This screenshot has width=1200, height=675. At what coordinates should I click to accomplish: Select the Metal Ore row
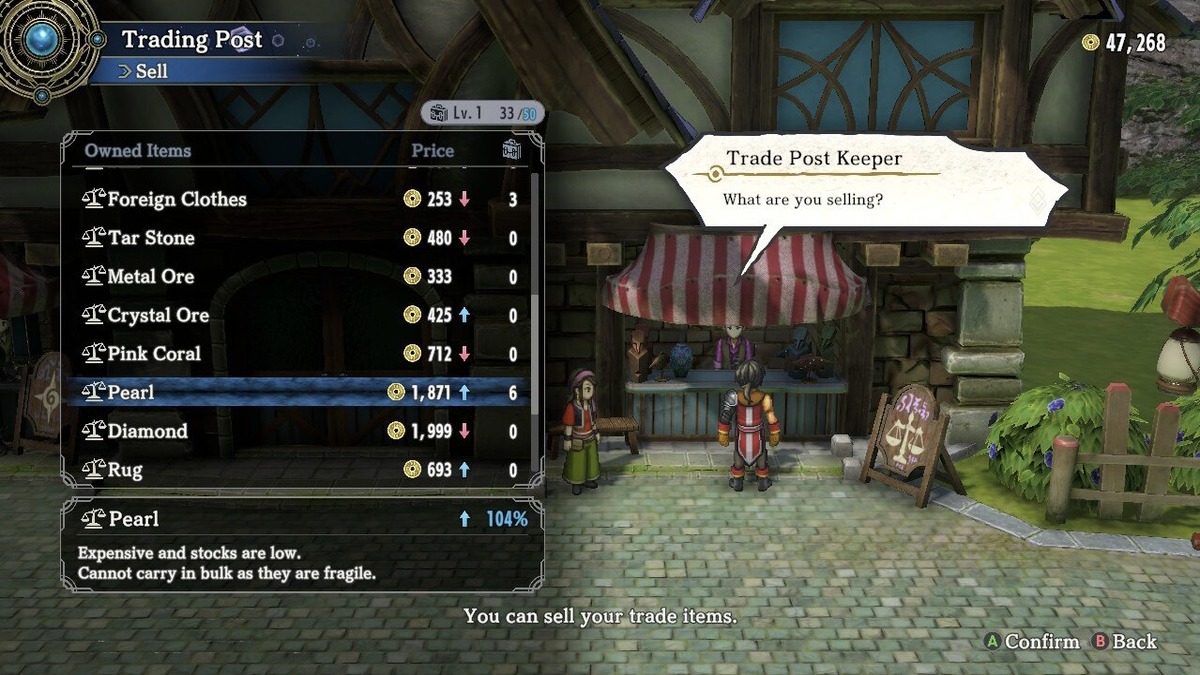pyautogui.click(x=150, y=277)
